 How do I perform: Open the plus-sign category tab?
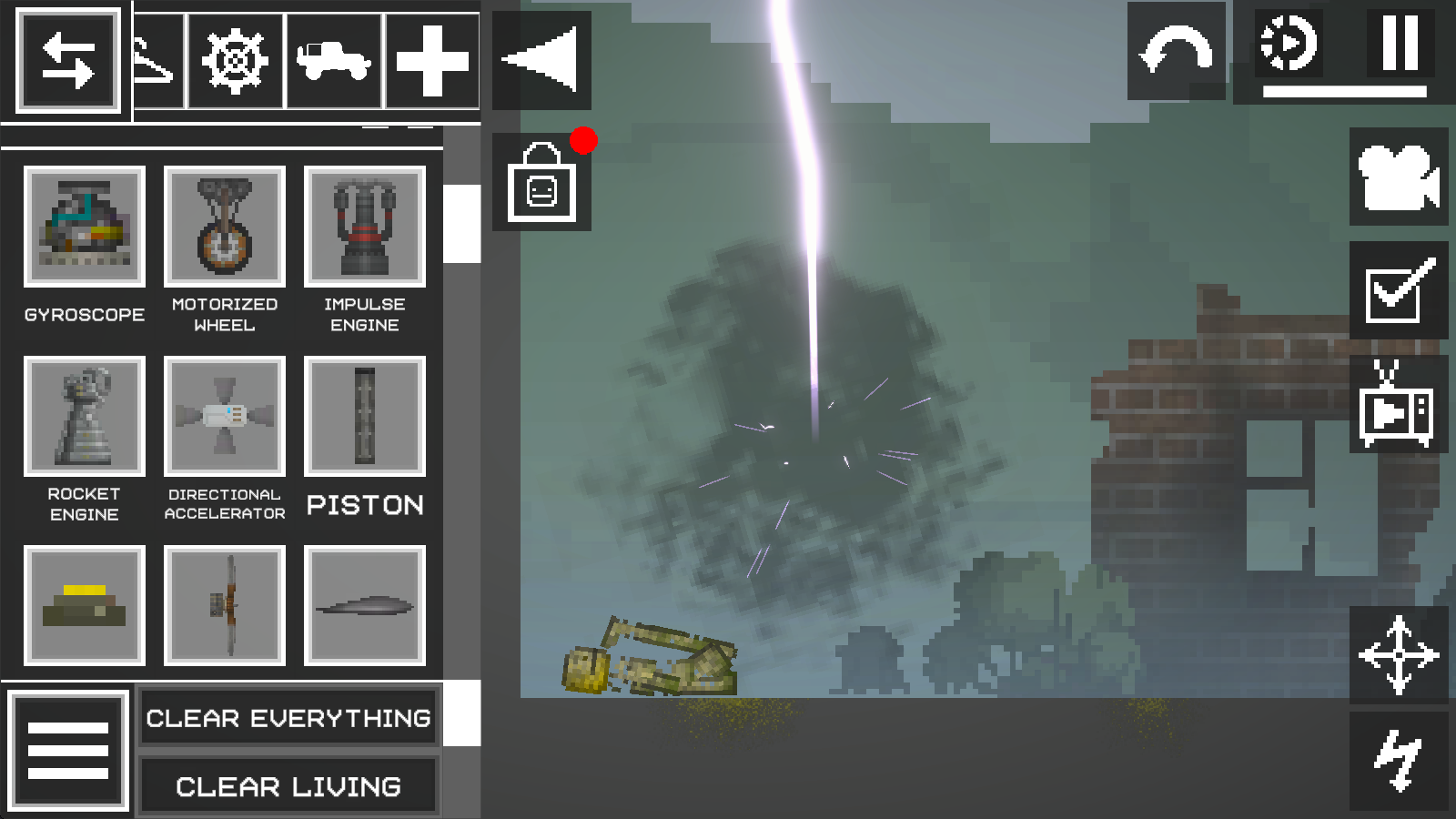point(432,61)
